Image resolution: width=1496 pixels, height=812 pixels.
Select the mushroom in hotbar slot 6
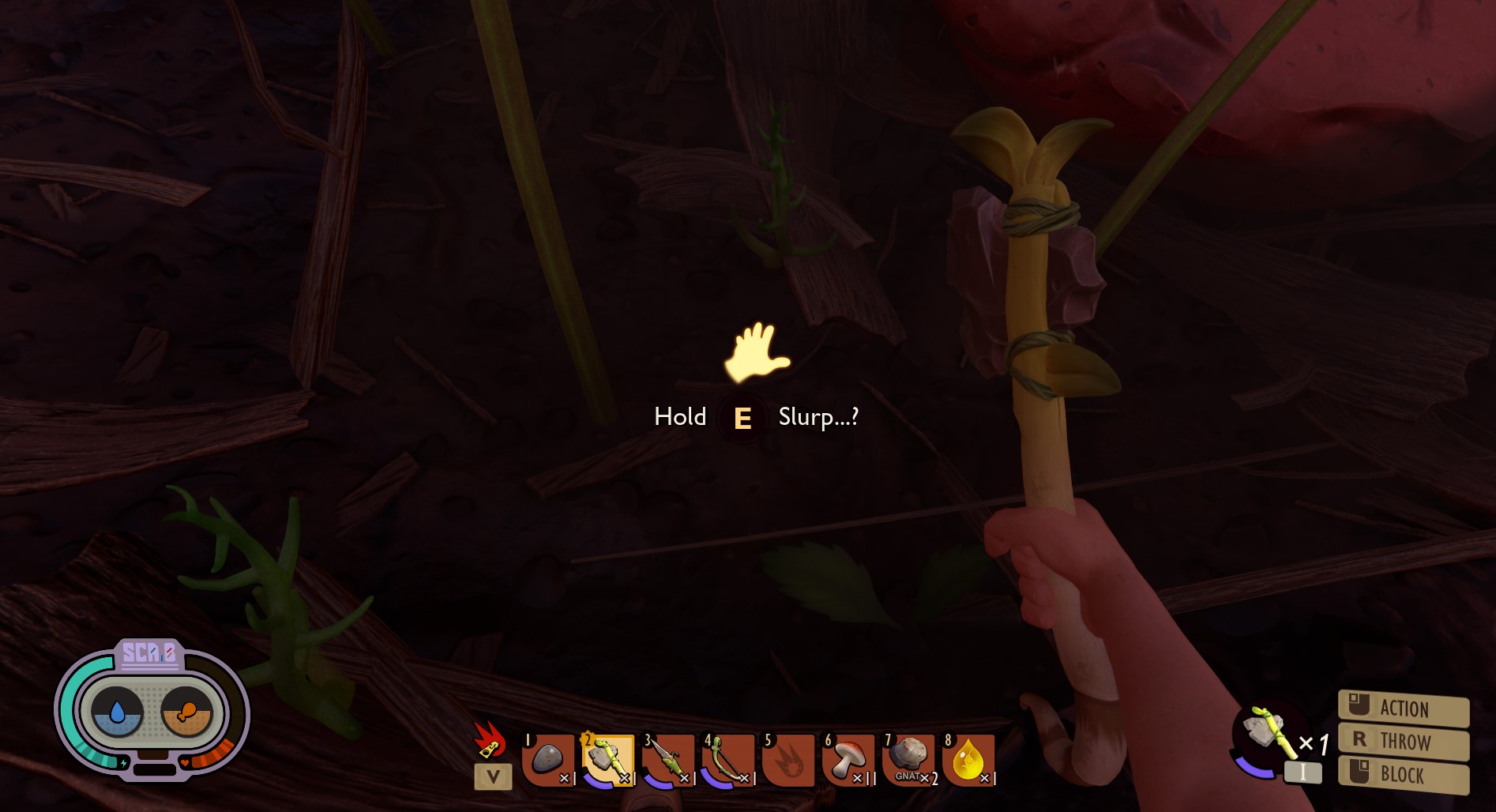point(848,758)
